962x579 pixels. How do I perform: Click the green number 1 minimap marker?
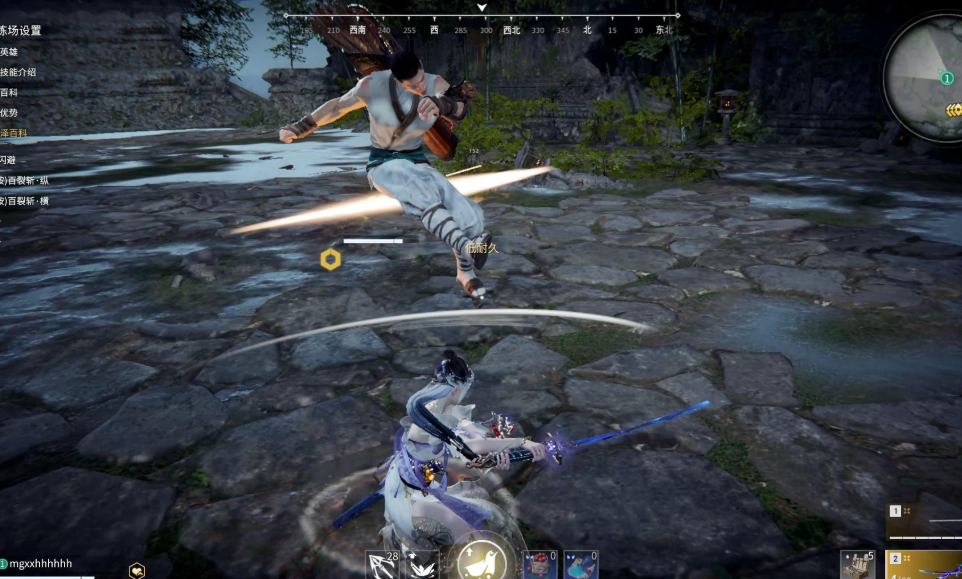[x=946, y=78]
